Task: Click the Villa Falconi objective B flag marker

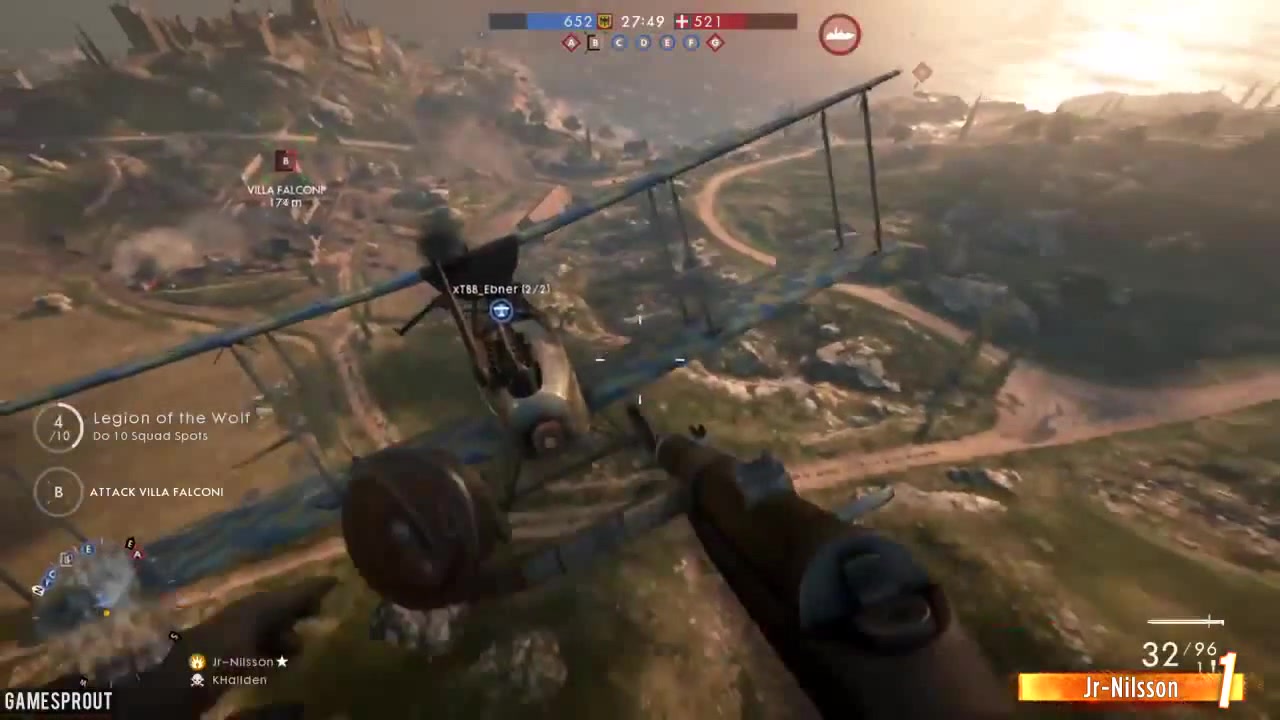Action: [x=285, y=160]
